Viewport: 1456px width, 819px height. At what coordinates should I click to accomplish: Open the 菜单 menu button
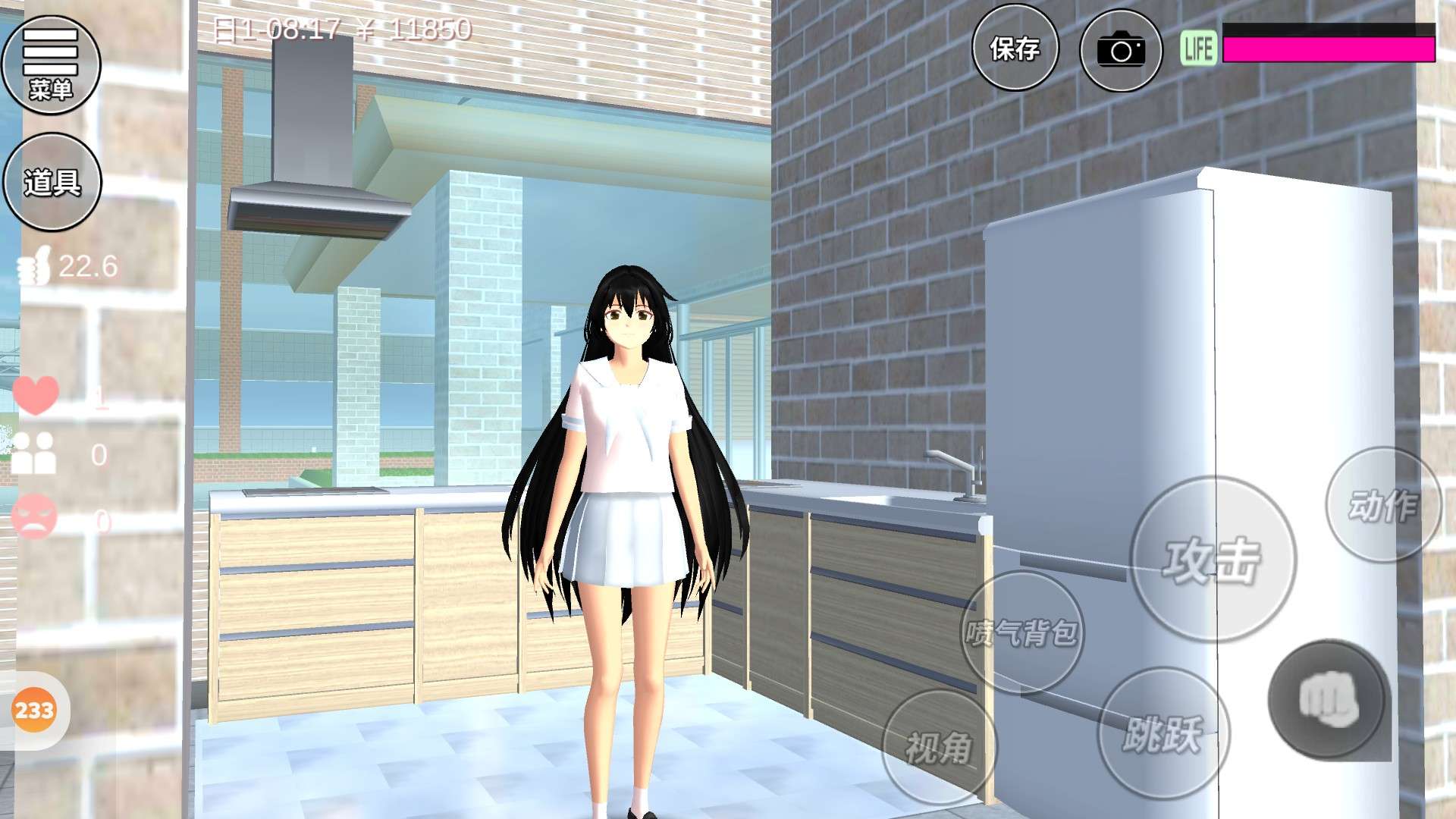pyautogui.click(x=51, y=65)
